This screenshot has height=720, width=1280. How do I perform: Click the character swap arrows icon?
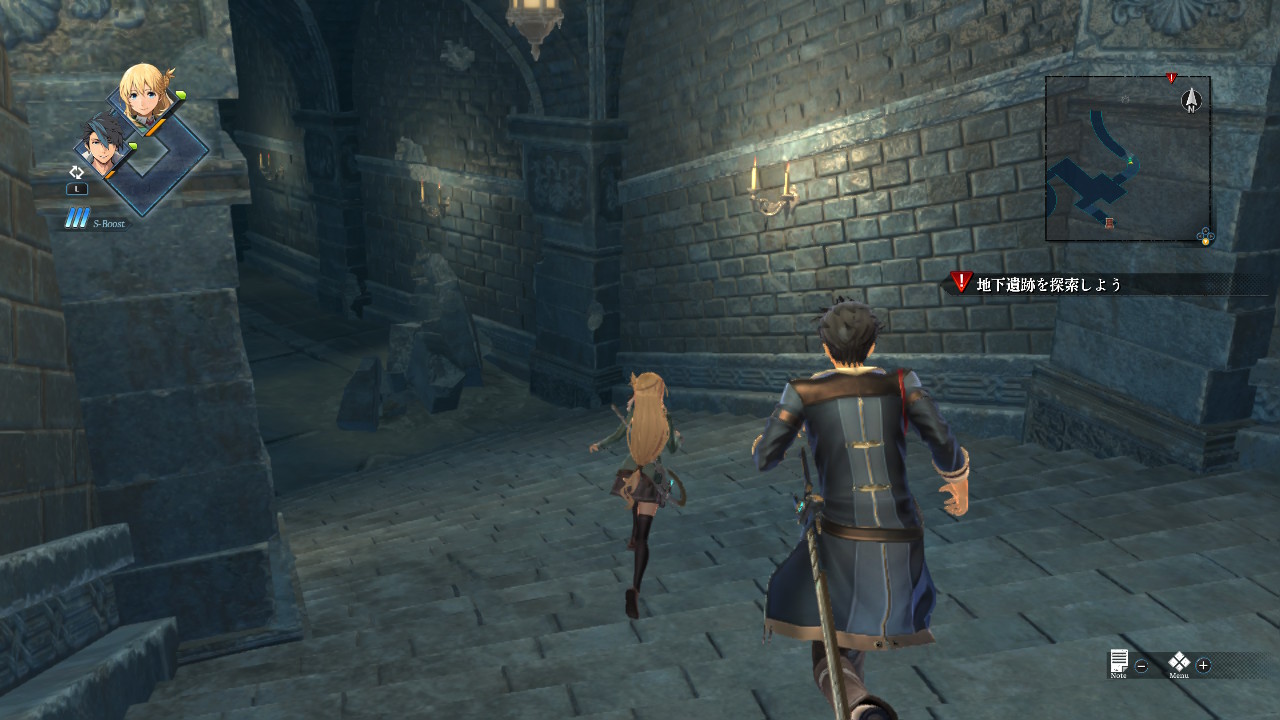click(76, 172)
